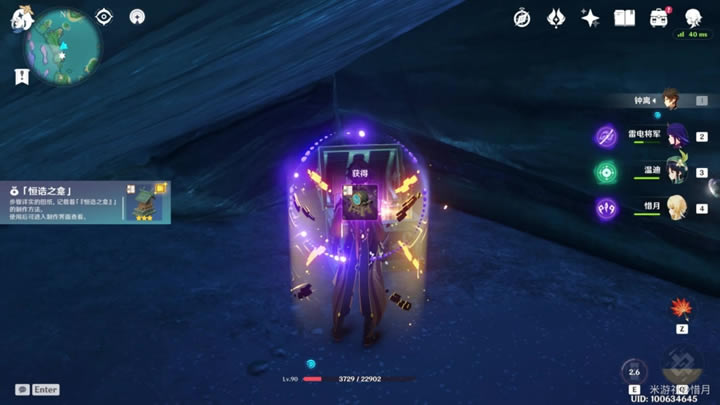Image resolution: width=720 pixels, height=405 pixels.
Task: Open the chat box
Action: coord(23,389)
